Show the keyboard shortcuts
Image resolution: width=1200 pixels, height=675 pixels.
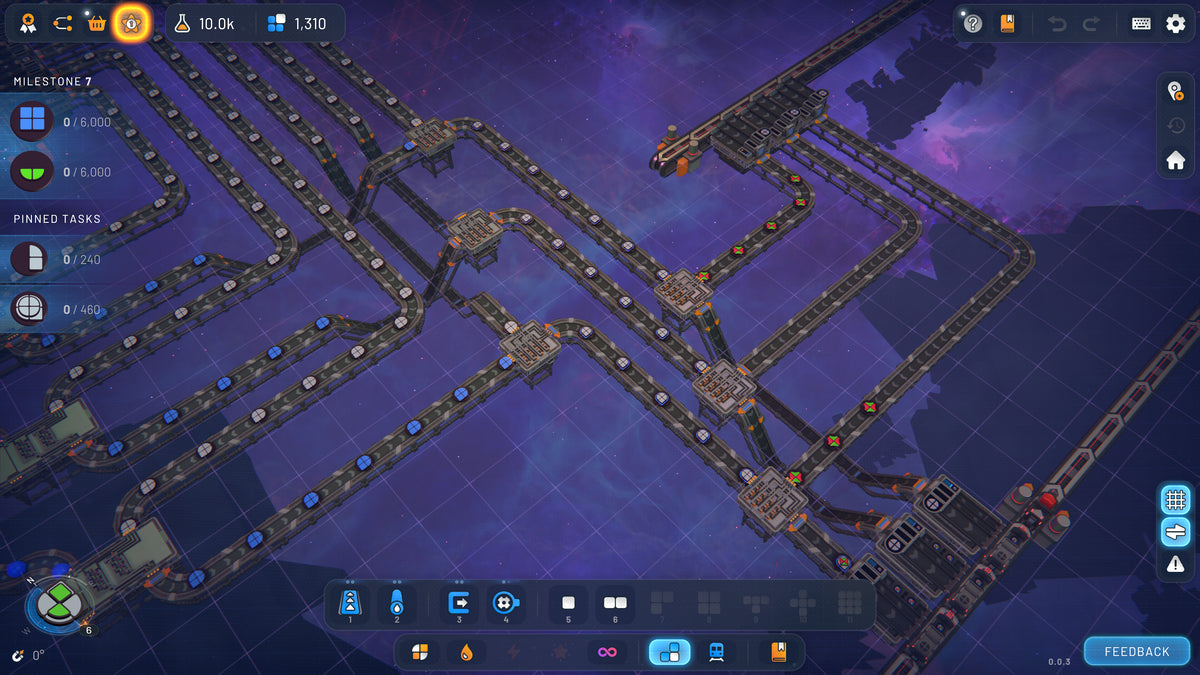click(x=1141, y=24)
